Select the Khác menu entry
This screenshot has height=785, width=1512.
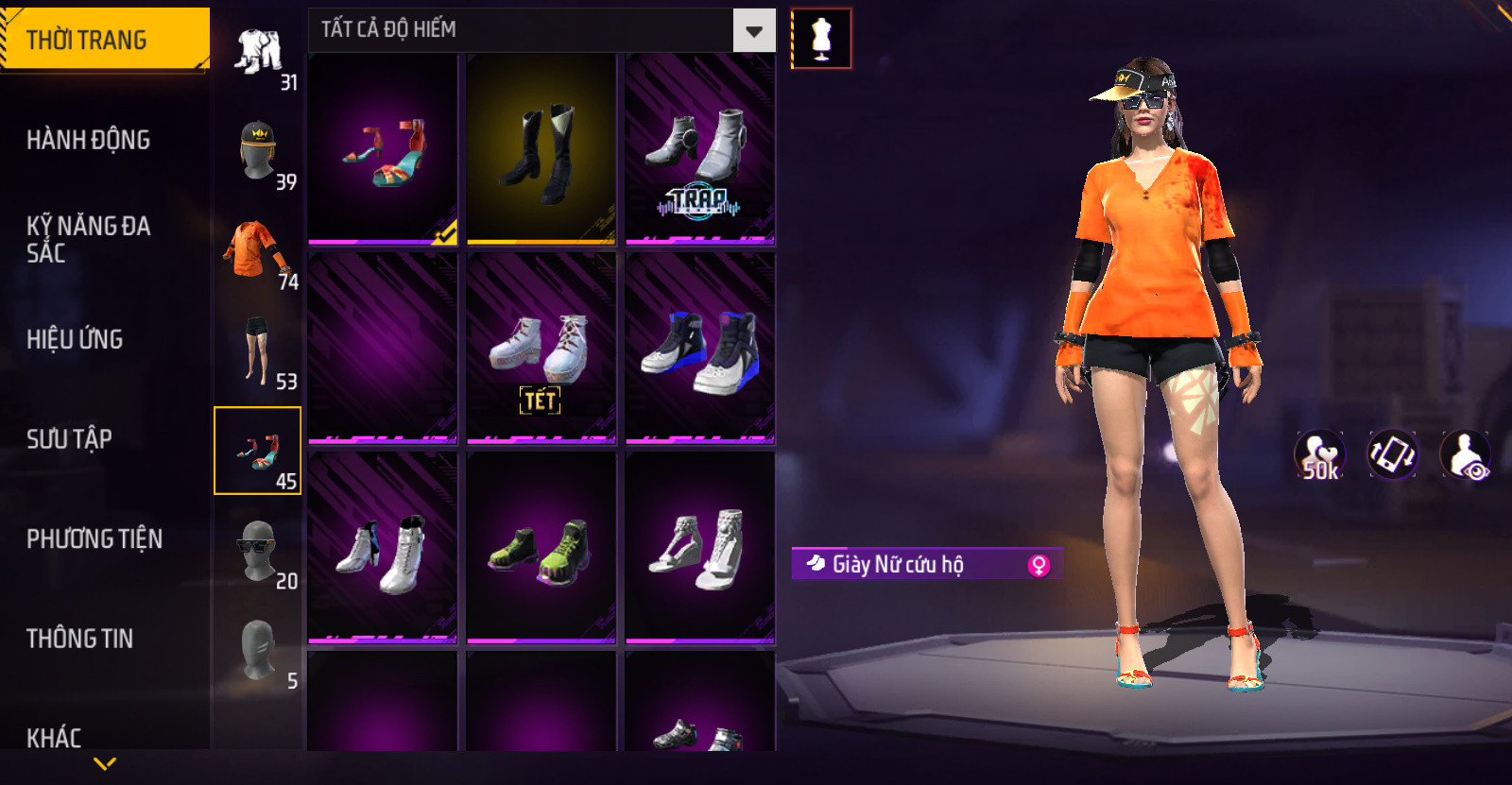(54, 737)
